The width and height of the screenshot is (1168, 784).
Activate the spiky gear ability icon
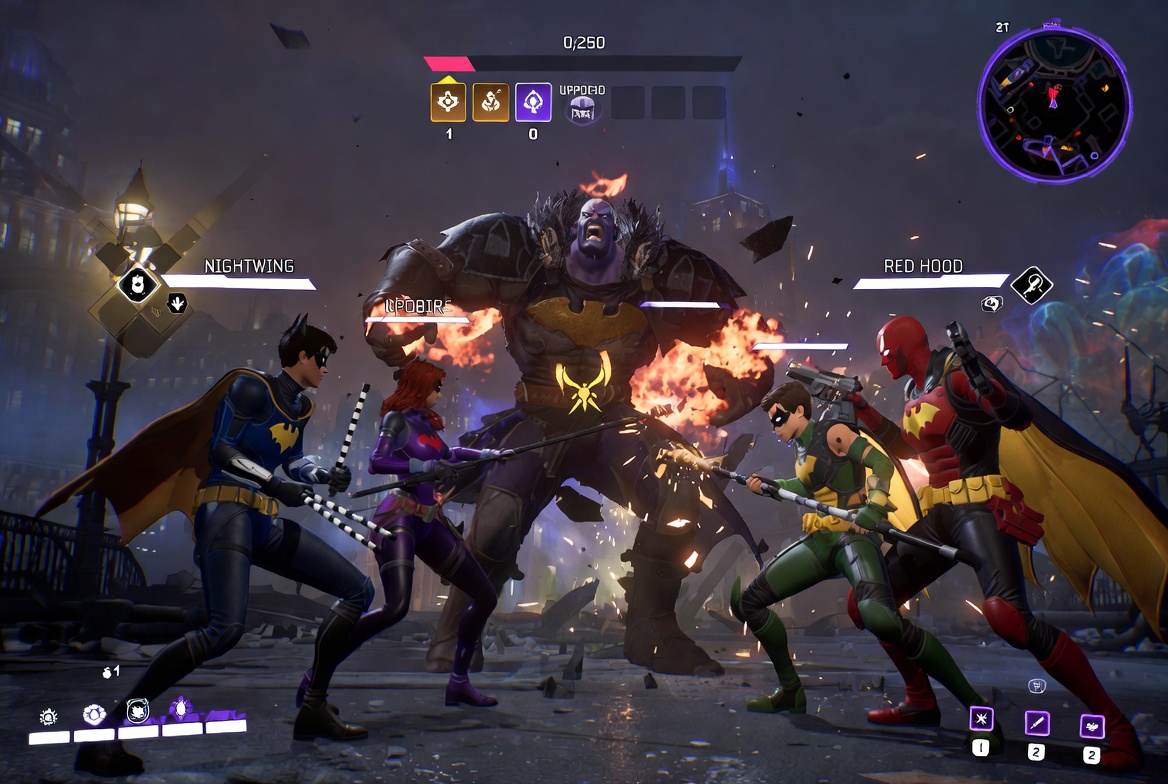(48, 716)
